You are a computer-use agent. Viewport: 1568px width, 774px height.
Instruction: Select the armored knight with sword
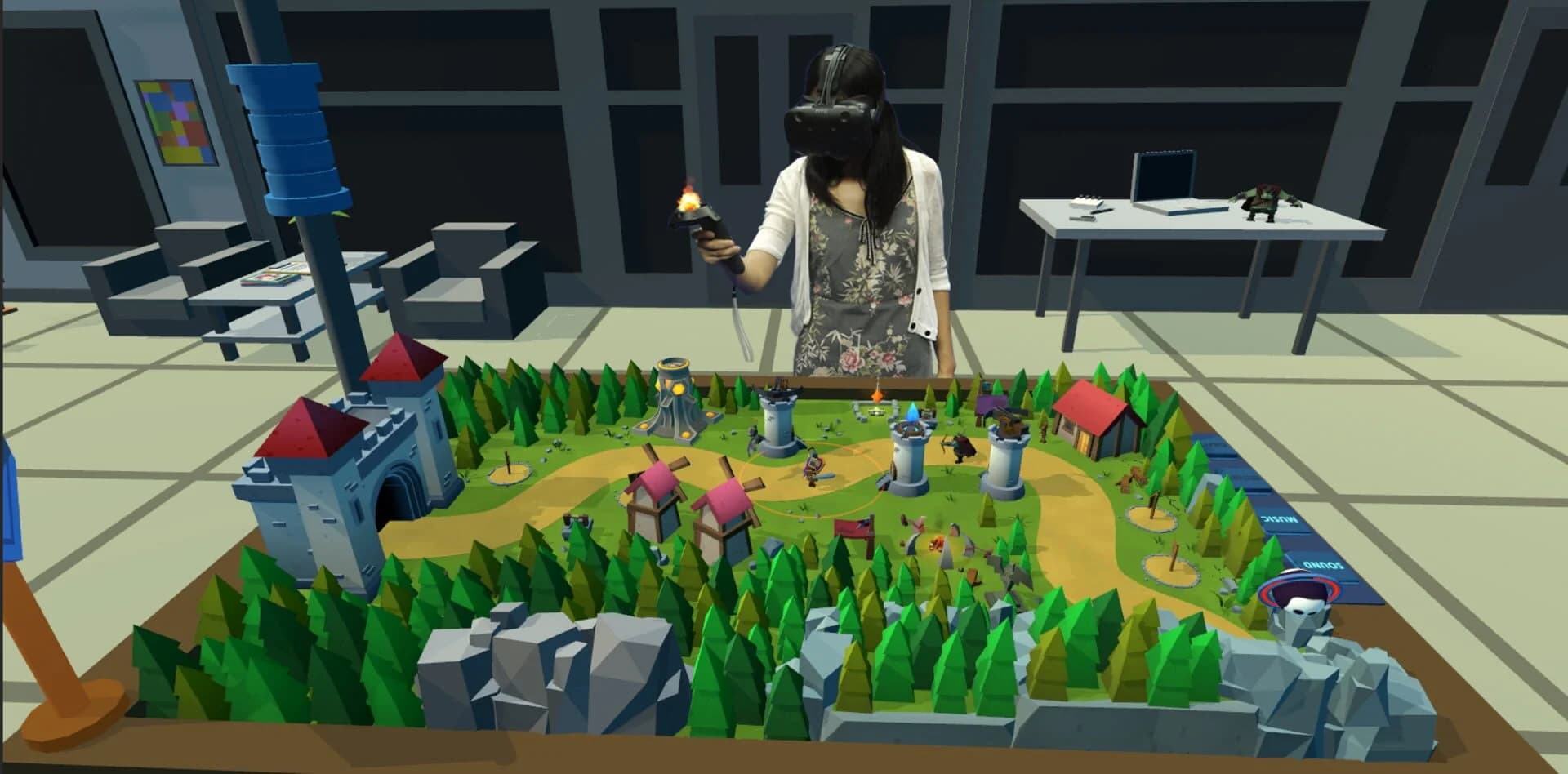[814, 466]
